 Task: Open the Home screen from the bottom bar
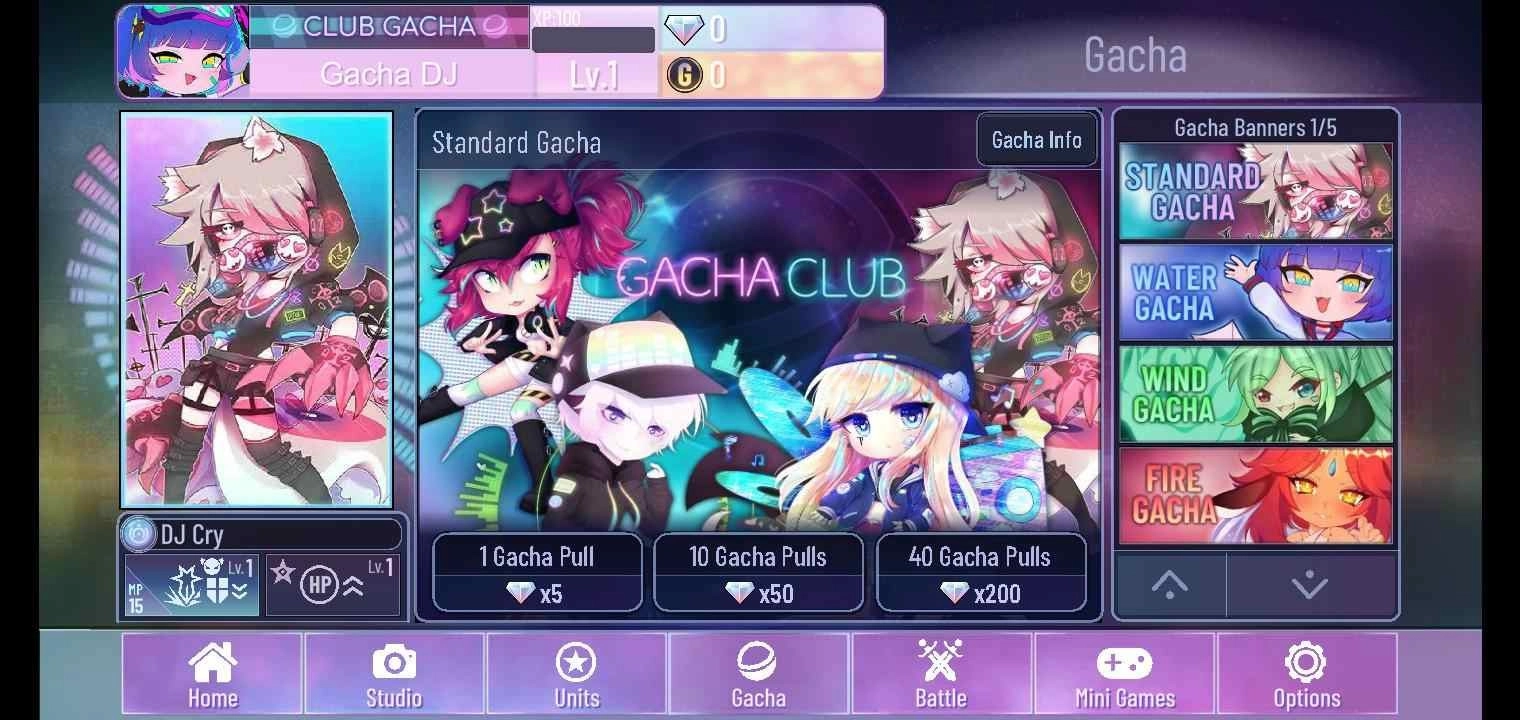[x=211, y=672]
